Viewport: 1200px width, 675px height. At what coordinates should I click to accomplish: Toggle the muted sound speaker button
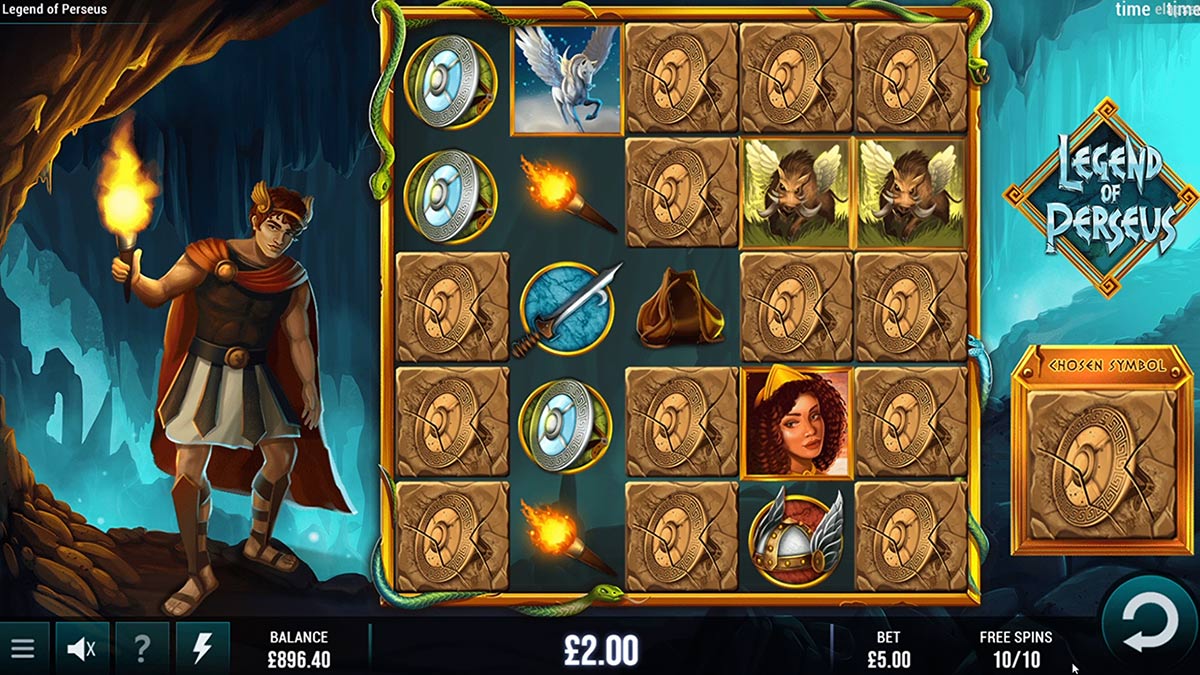pyautogui.click(x=82, y=649)
